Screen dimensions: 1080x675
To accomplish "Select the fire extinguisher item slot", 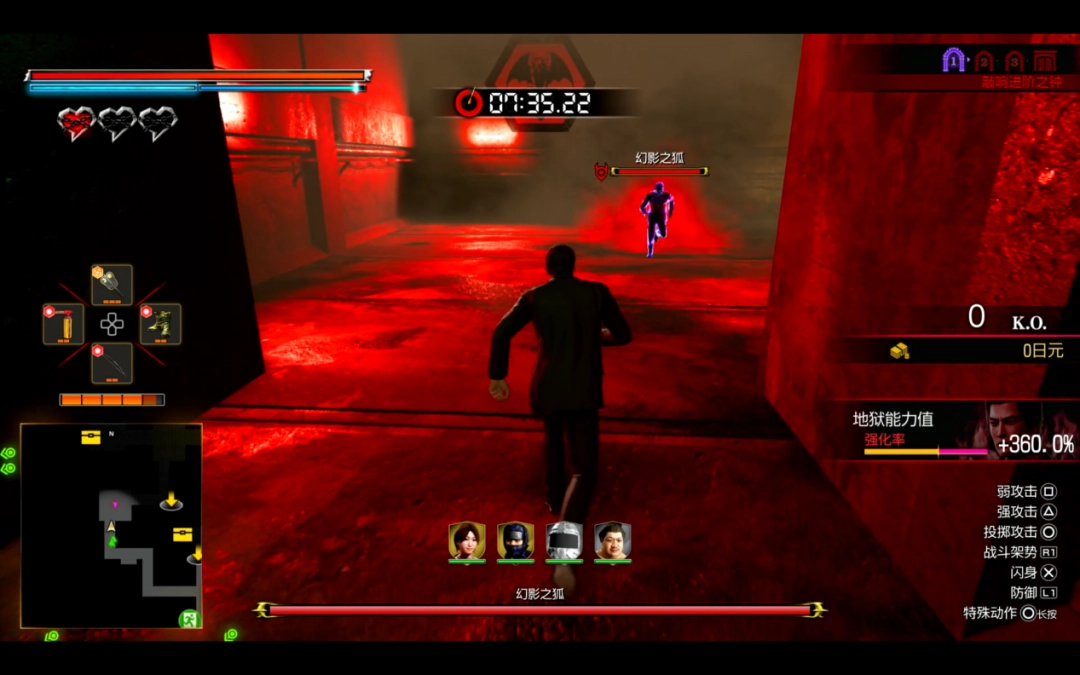I will pos(64,324).
